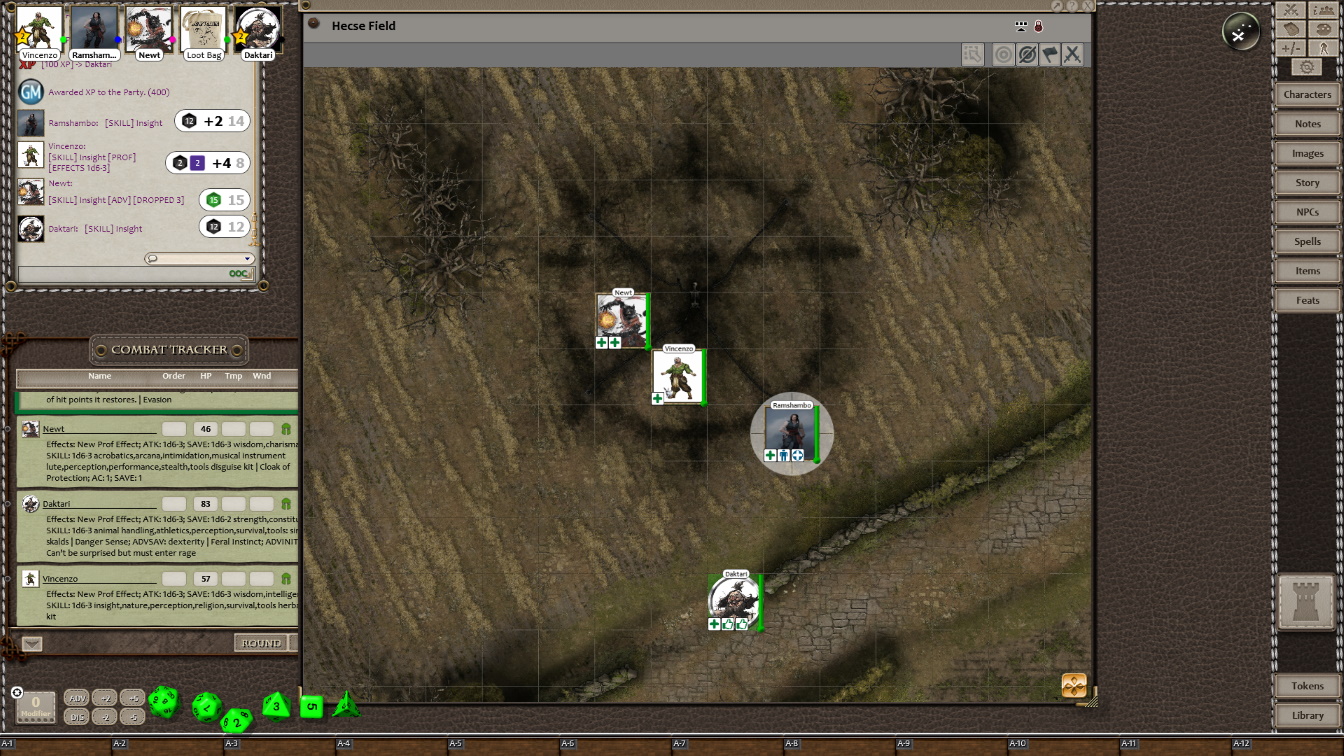The width and height of the screenshot is (1344, 756).
Task: Open the Story entries
Action: pyautogui.click(x=1307, y=183)
